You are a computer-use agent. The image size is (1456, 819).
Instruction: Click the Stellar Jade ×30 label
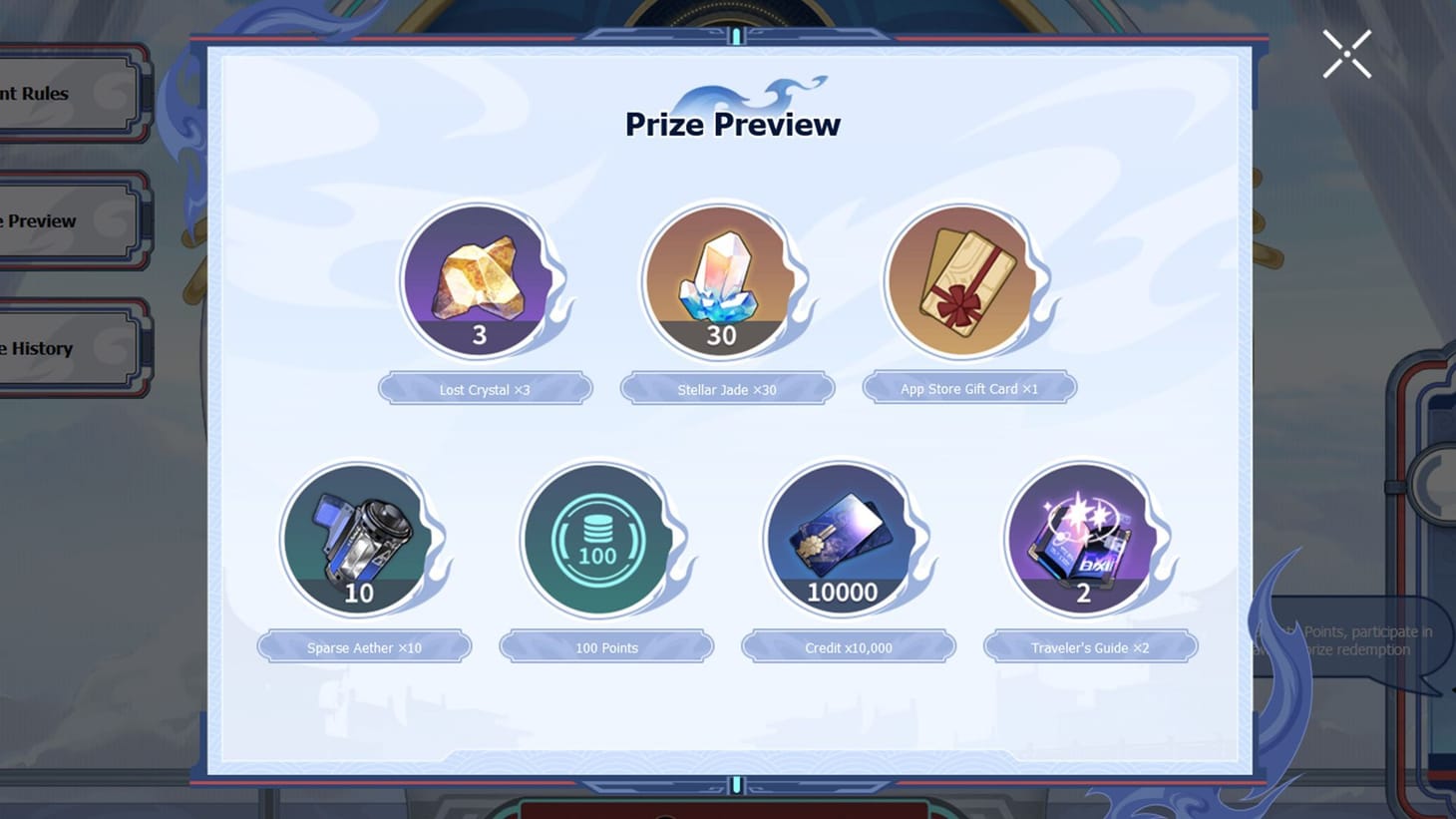727,389
